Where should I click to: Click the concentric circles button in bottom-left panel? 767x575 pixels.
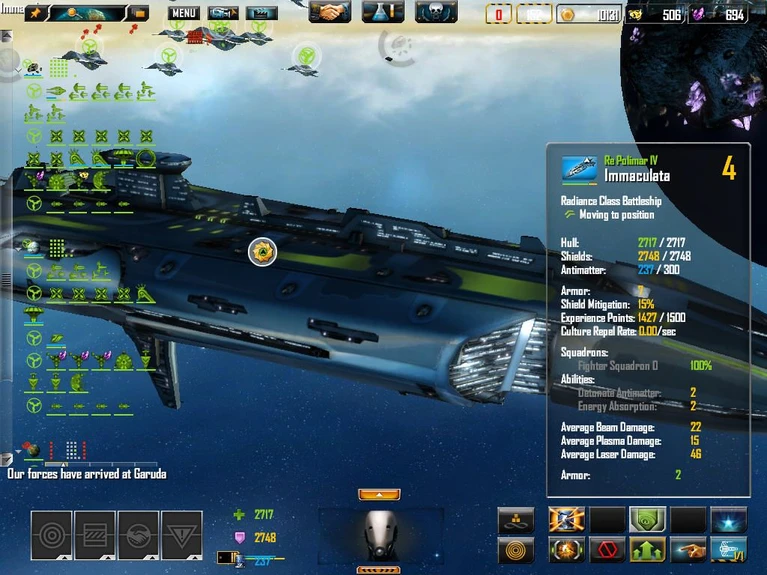pos(51,535)
